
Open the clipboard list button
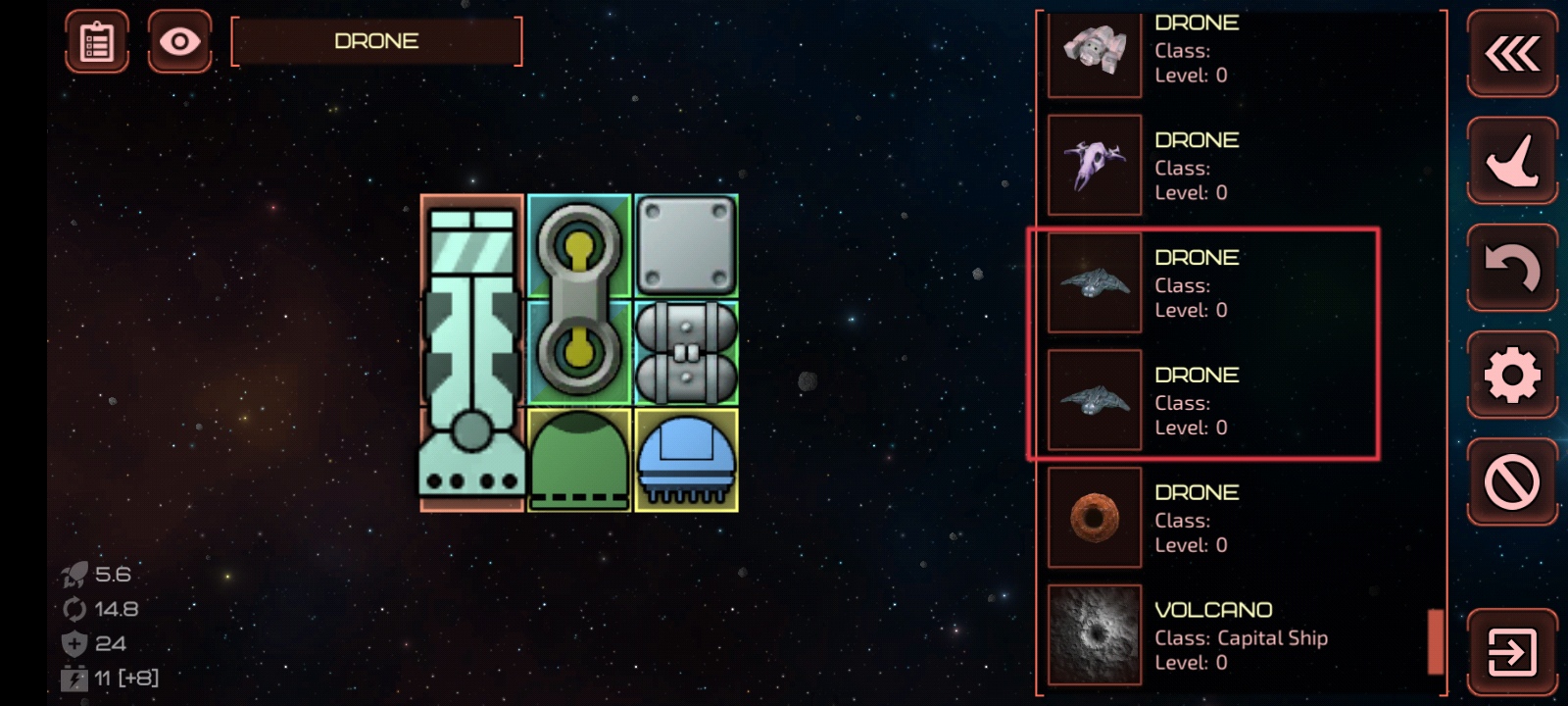pyautogui.click(x=97, y=42)
